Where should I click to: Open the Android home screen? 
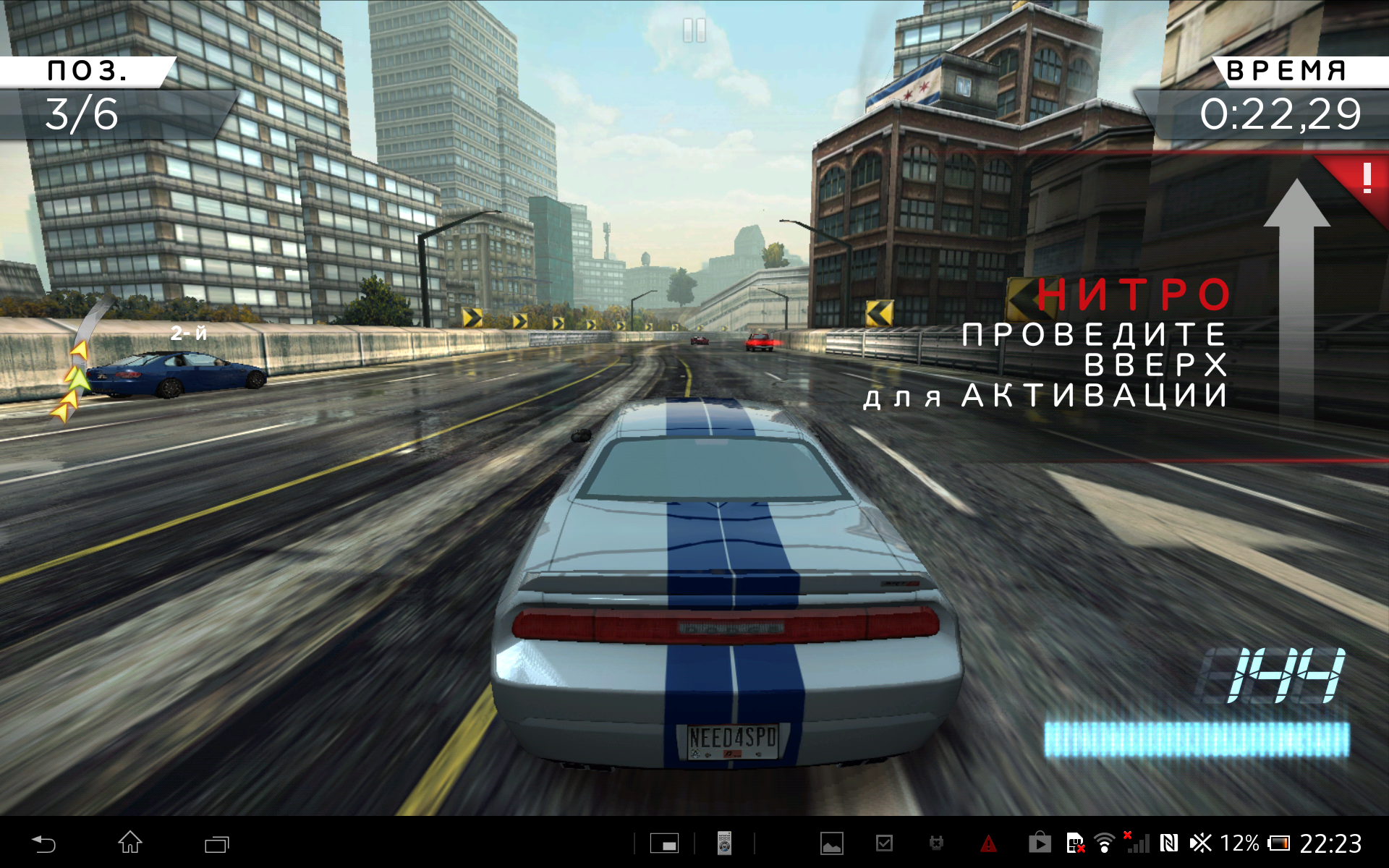[x=130, y=843]
